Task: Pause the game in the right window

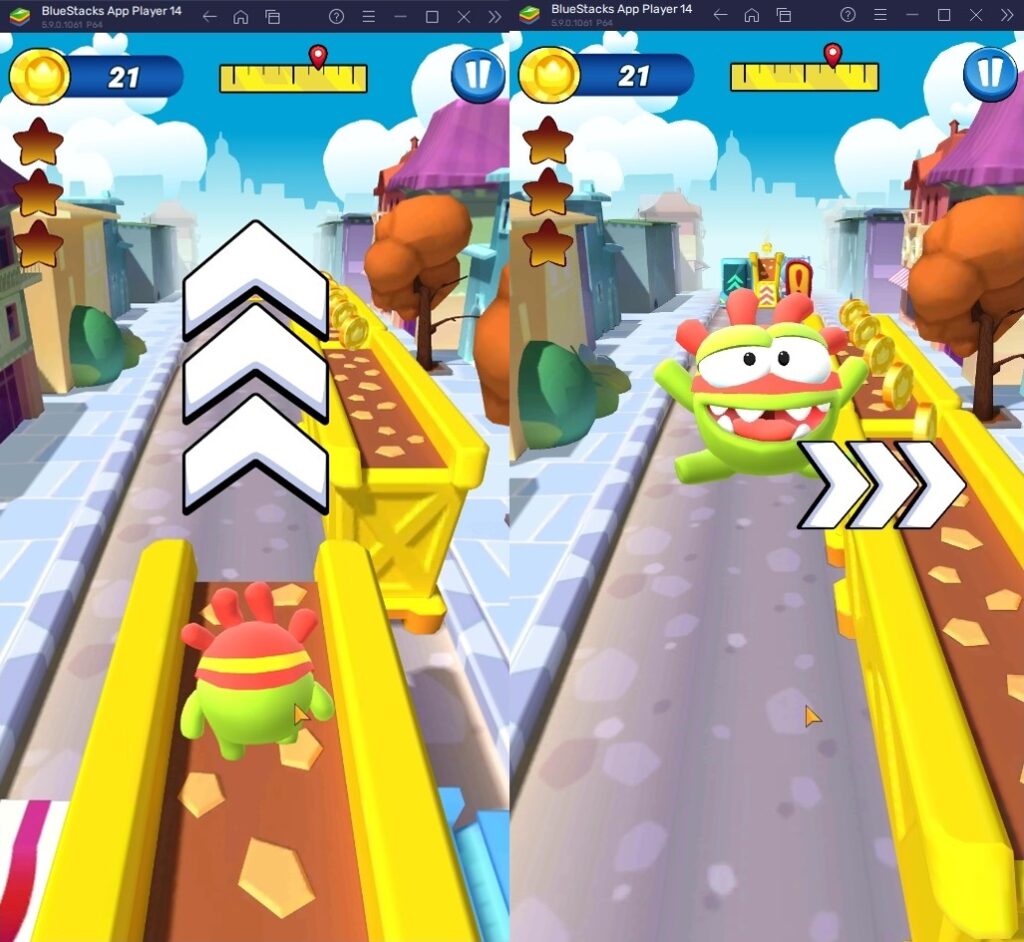Action: 989,75
